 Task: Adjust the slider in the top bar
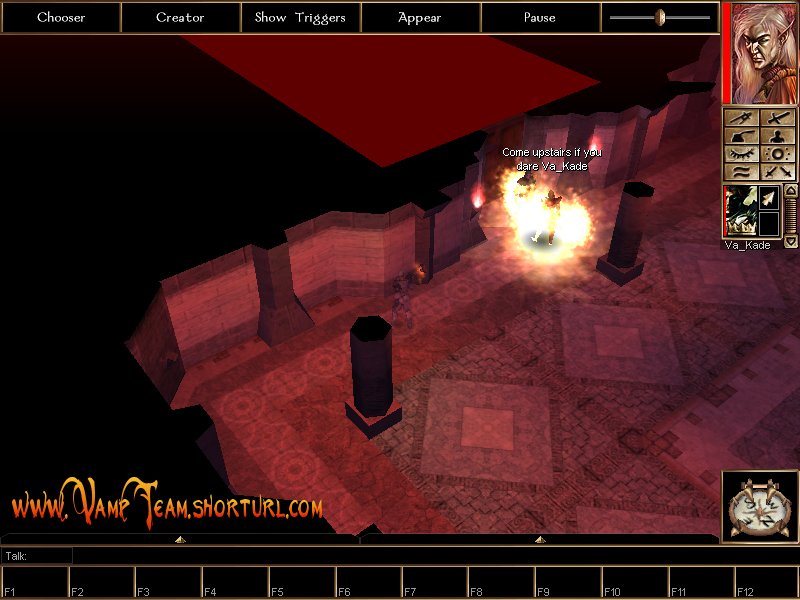(x=660, y=17)
